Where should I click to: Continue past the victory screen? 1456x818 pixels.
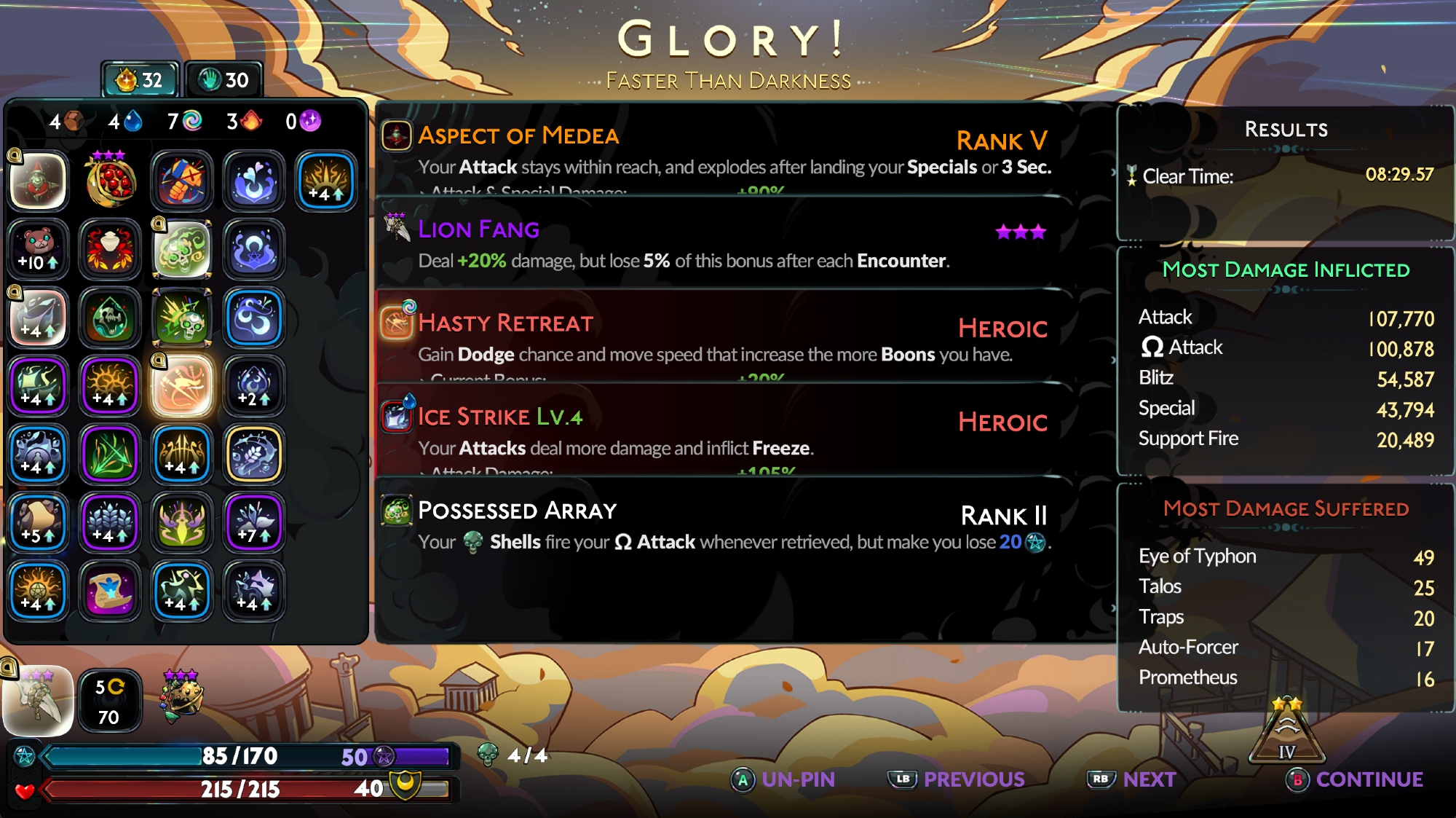point(1356,779)
